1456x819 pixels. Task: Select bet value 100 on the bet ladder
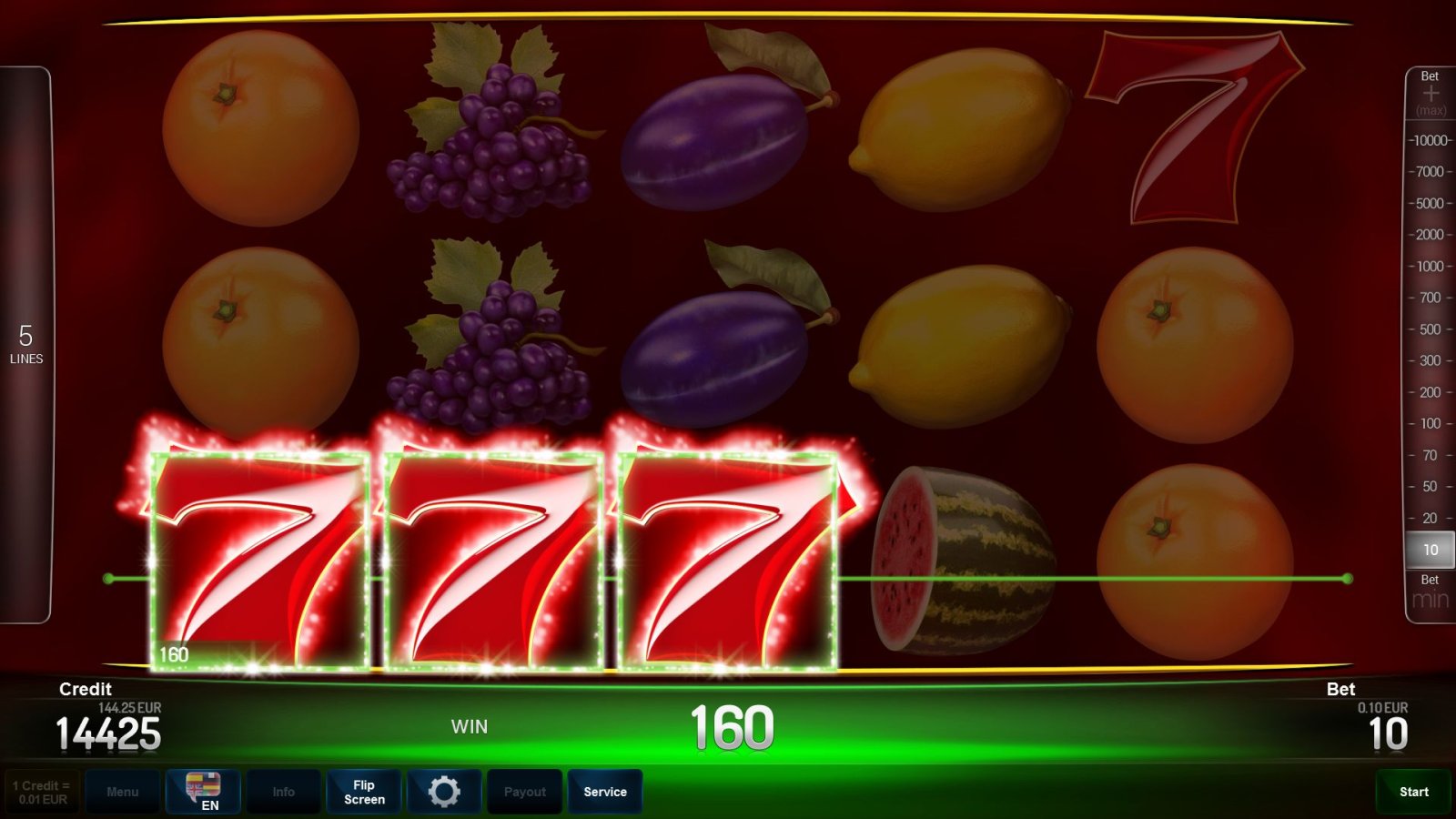click(x=1431, y=424)
